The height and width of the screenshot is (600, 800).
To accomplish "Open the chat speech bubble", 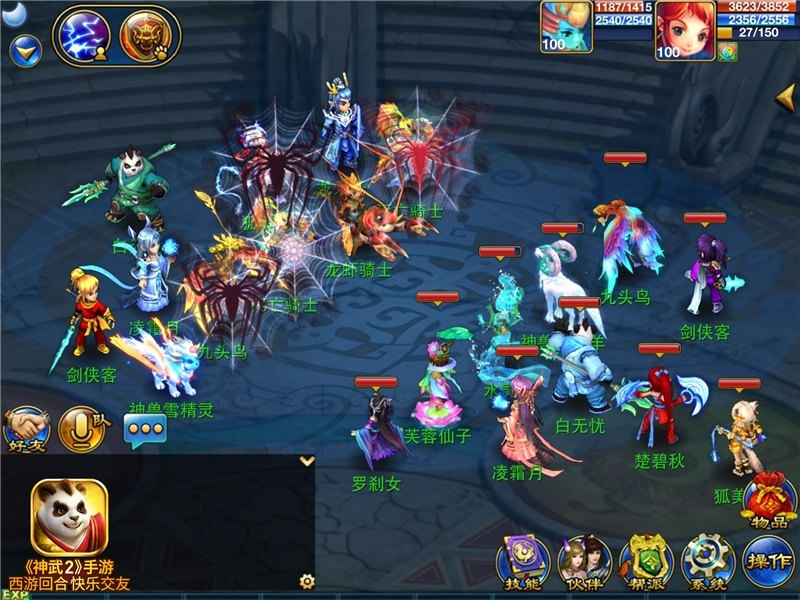I will 144,429.
